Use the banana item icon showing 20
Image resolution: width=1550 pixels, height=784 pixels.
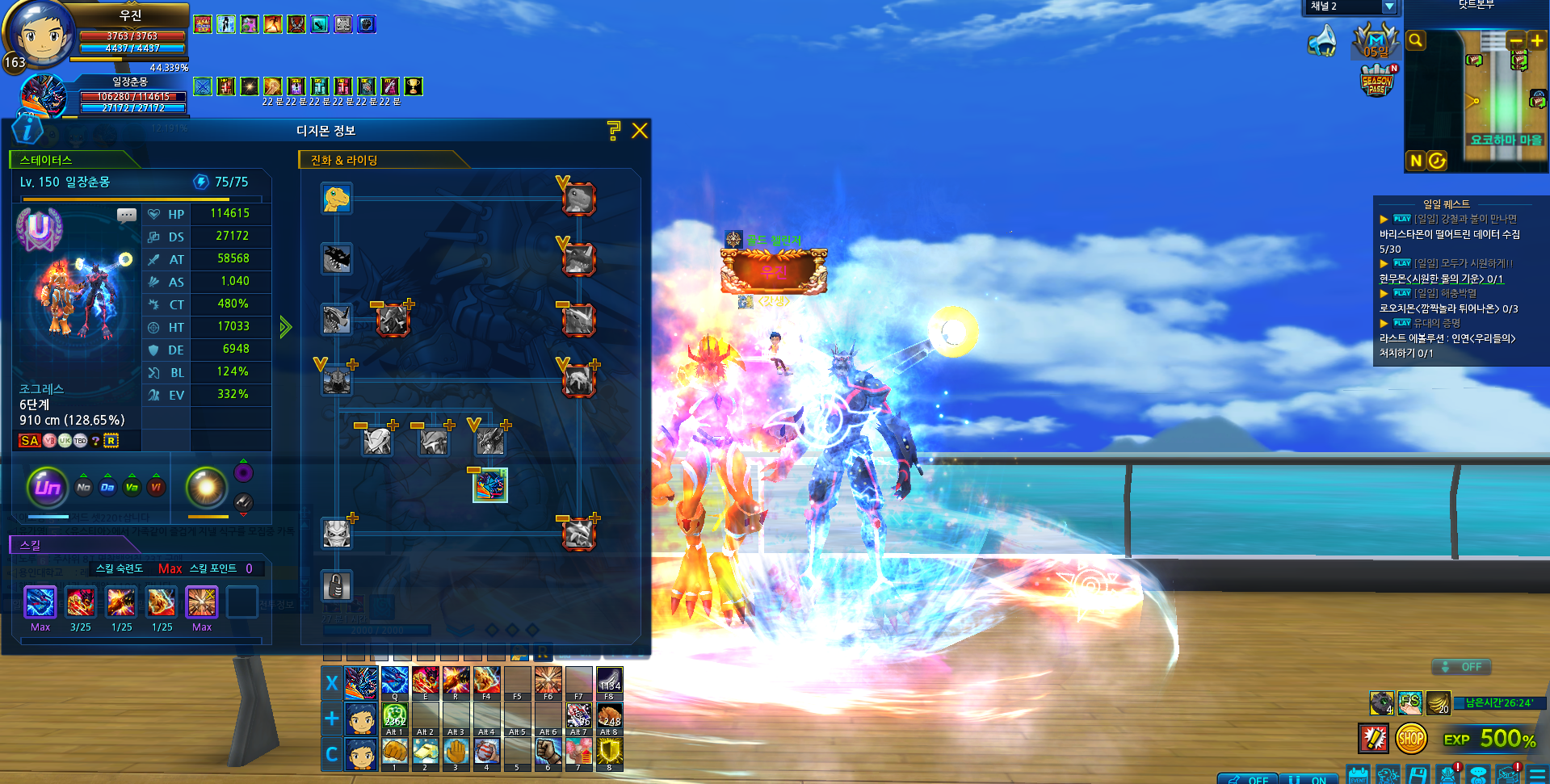point(1438,702)
